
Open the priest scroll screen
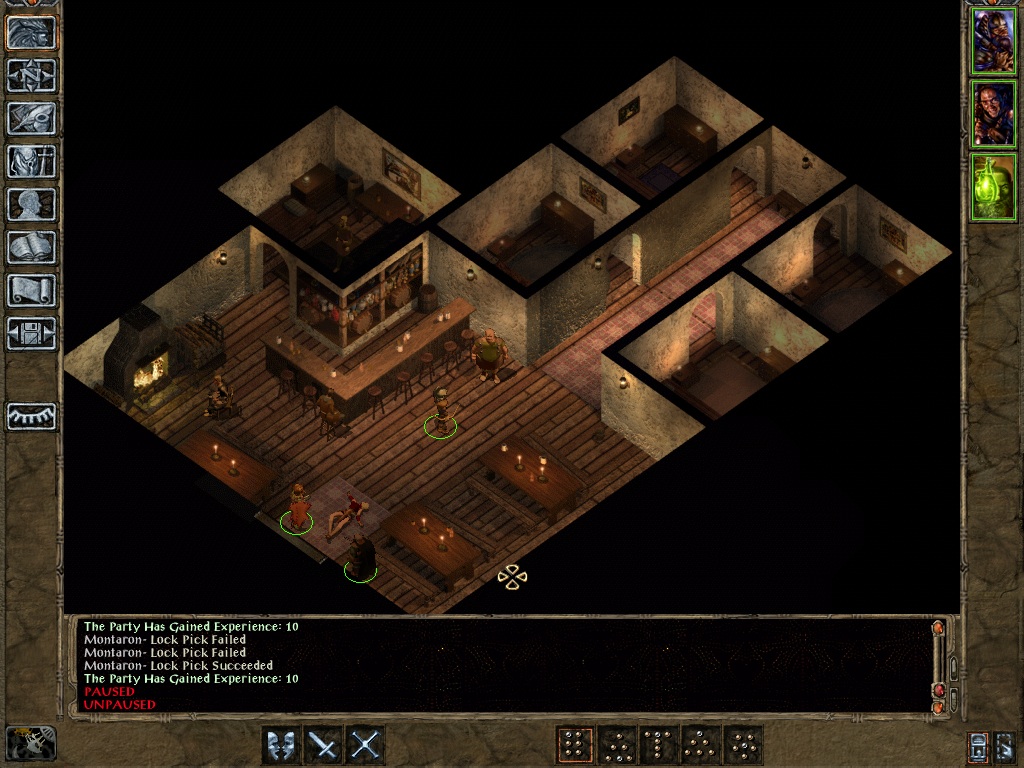click(x=32, y=290)
